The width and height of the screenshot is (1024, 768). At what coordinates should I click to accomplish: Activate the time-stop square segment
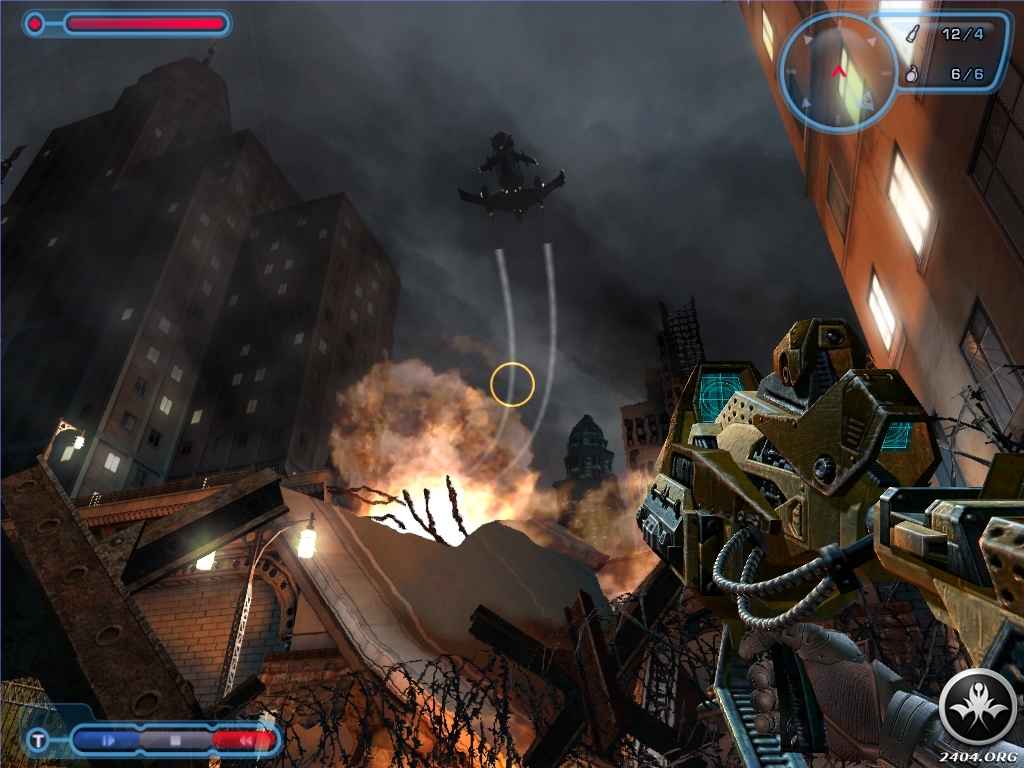(x=174, y=741)
